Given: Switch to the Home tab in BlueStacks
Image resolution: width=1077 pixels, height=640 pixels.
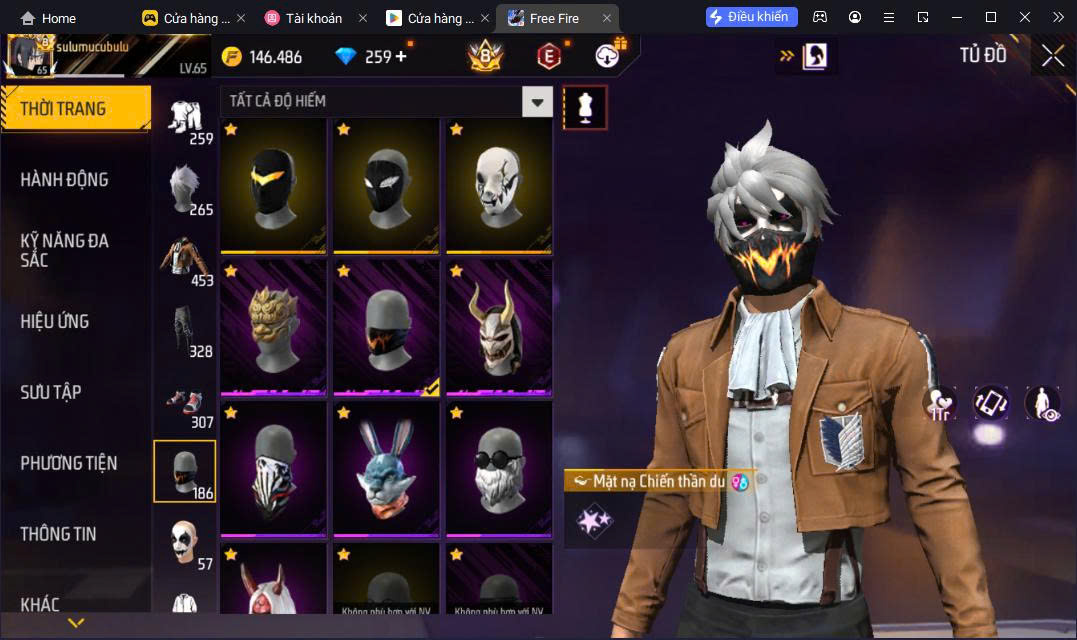Looking at the screenshot, I should tap(48, 18).
